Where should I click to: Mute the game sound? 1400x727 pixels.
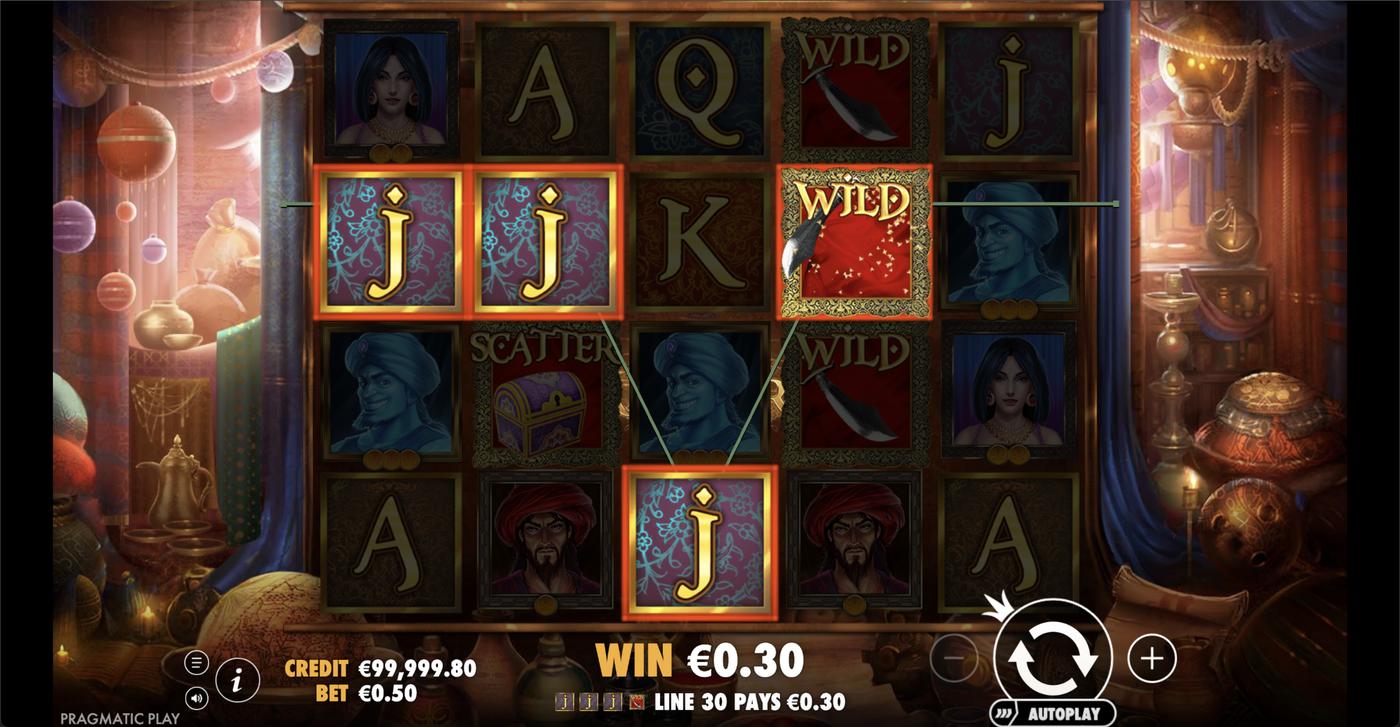coord(196,699)
